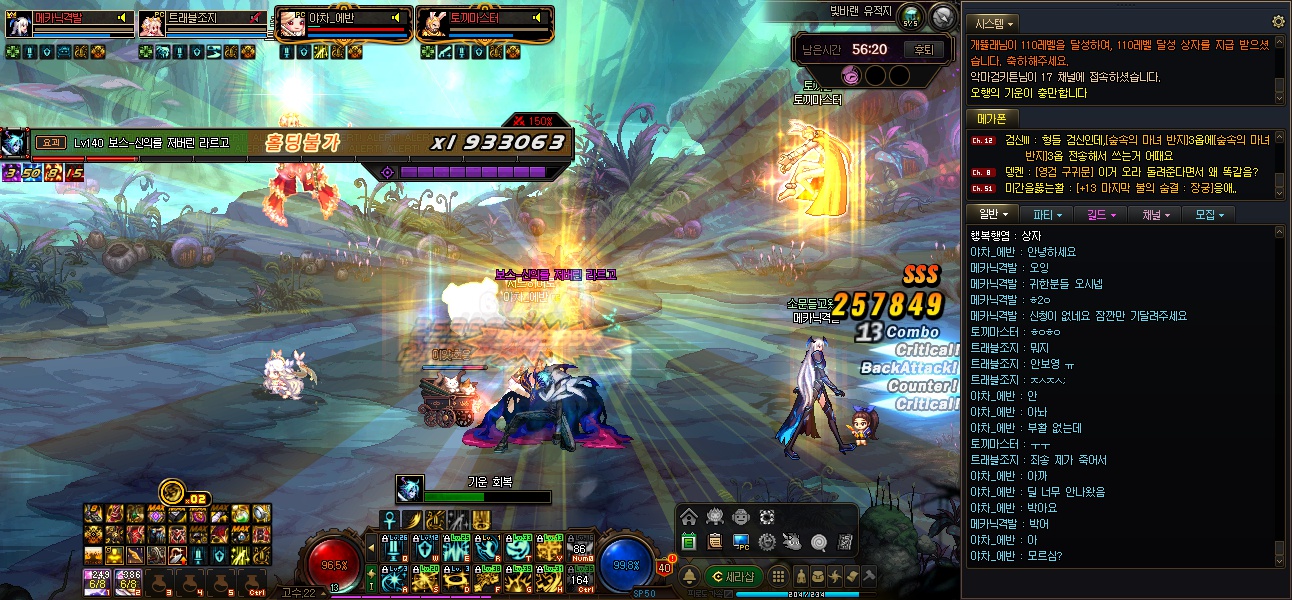The image size is (1292, 600).
Task: Click the hammer icon in bottom bar
Action: [x=869, y=576]
